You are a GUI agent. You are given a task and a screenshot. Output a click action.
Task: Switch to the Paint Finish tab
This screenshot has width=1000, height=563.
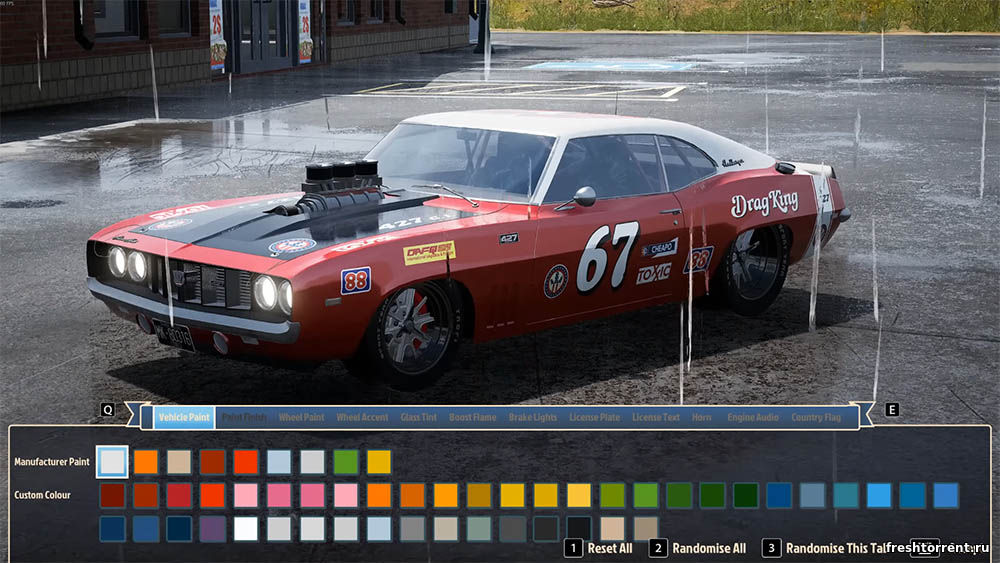pos(244,417)
